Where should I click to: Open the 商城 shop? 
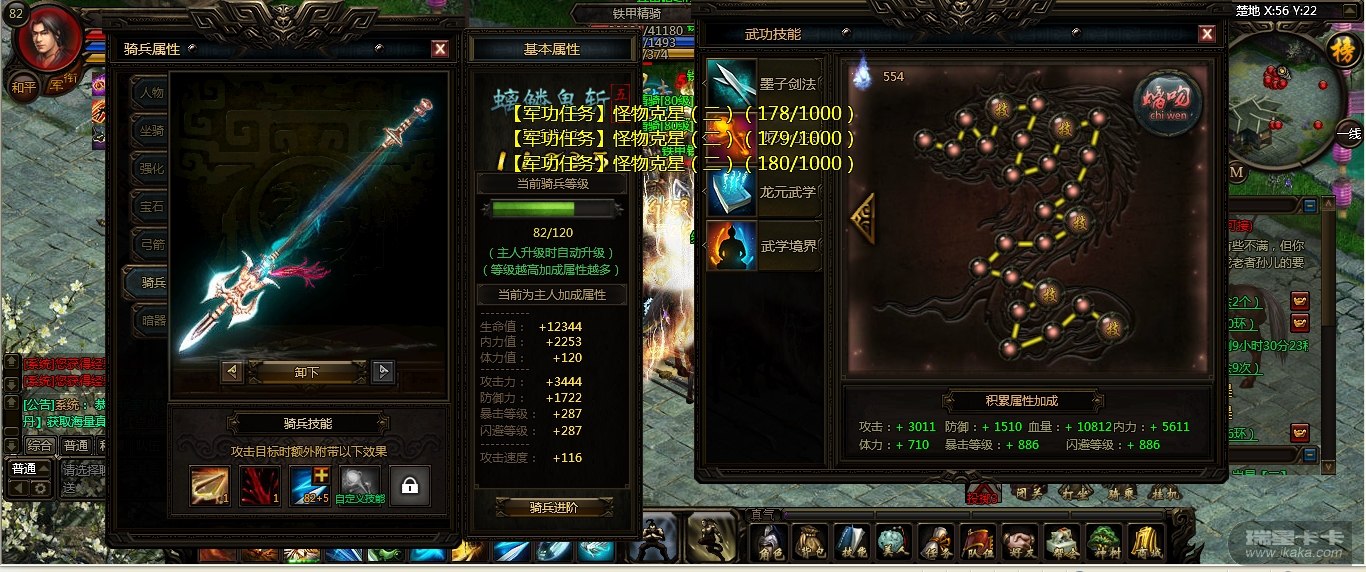point(1145,541)
